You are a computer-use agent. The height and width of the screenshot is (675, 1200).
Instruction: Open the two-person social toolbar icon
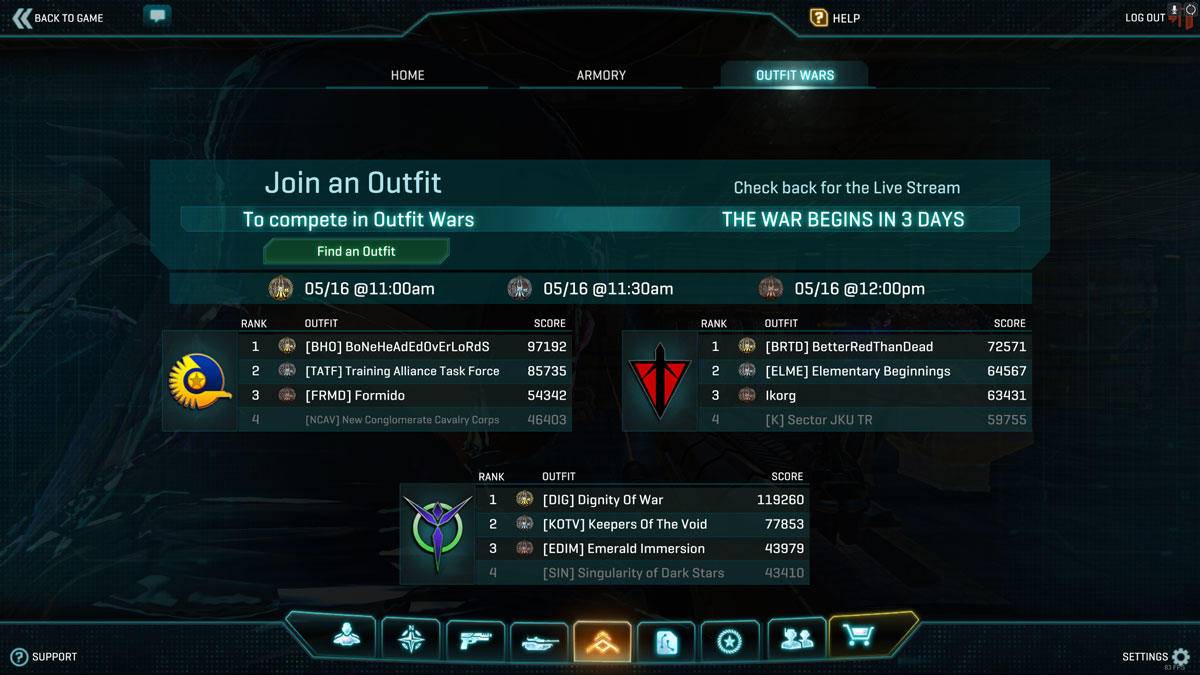[x=796, y=639]
